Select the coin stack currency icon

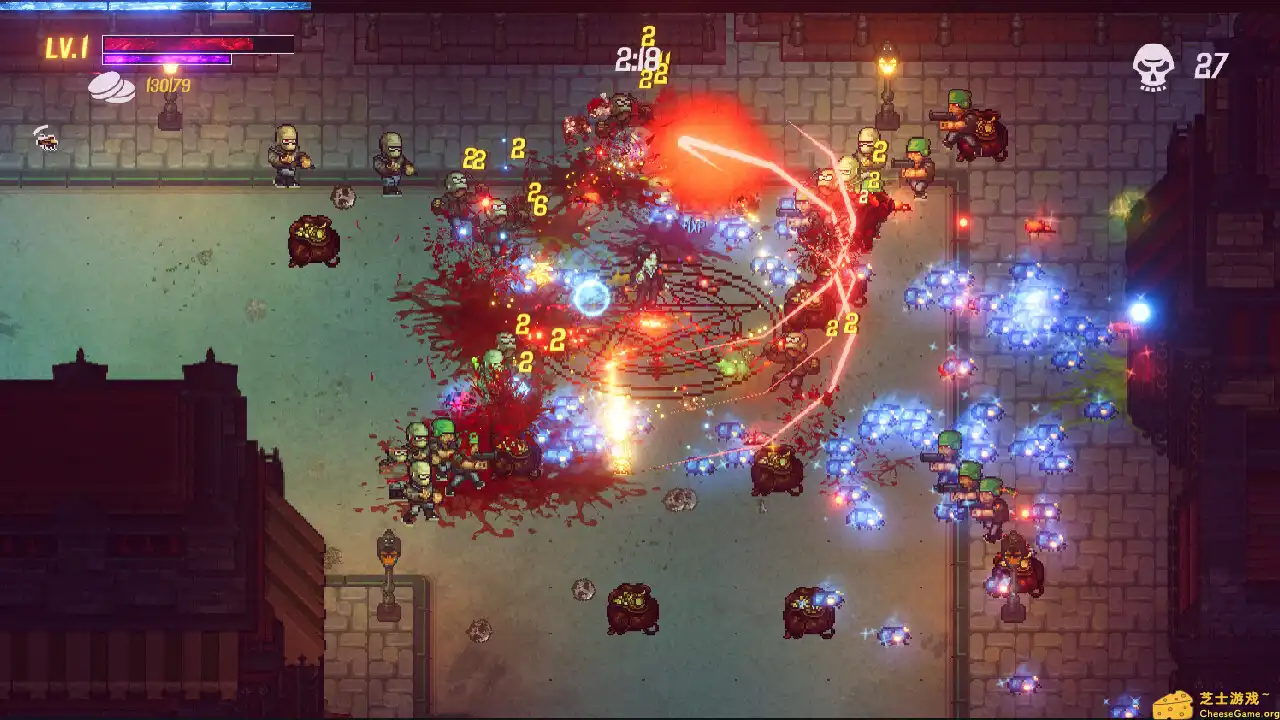112,88
